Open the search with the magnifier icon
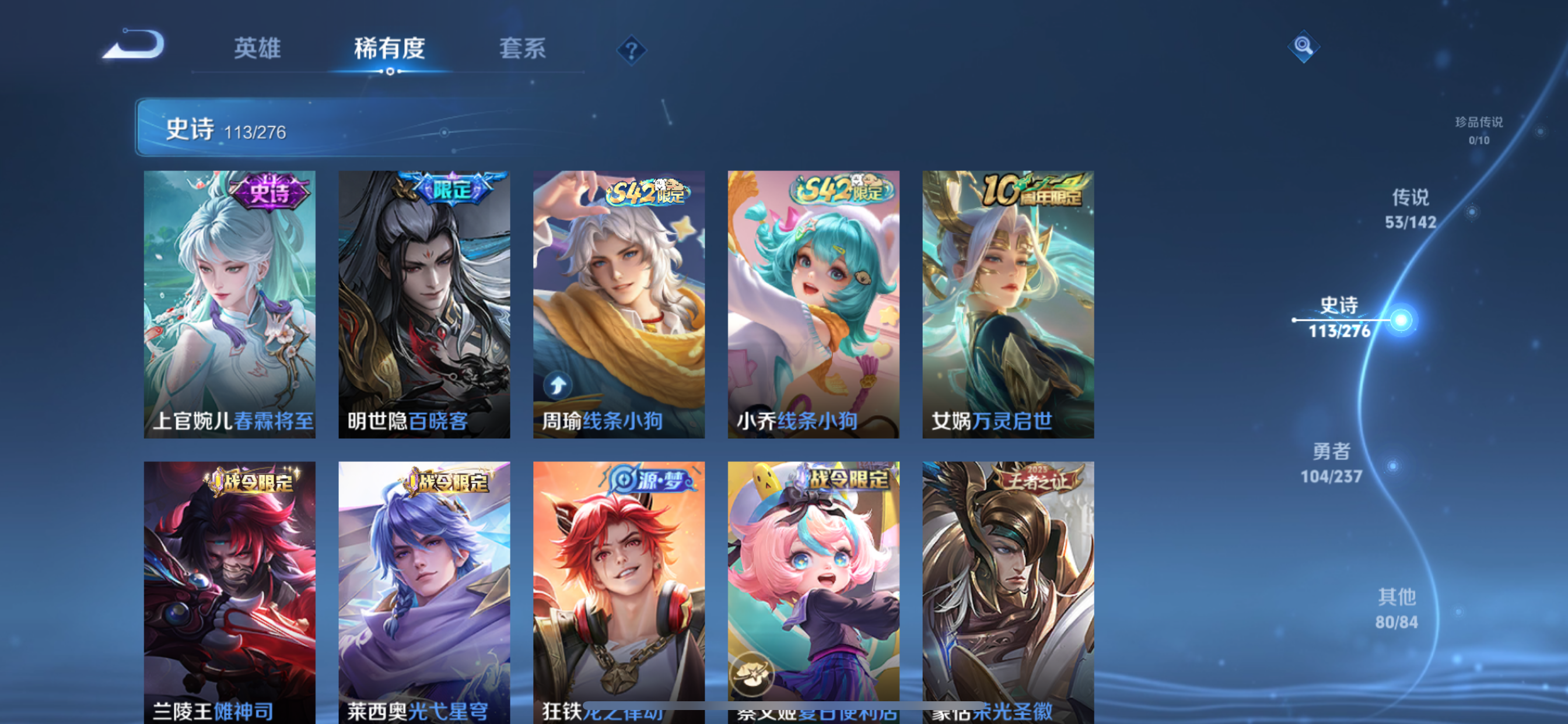The image size is (1568, 724). pos(1303,47)
